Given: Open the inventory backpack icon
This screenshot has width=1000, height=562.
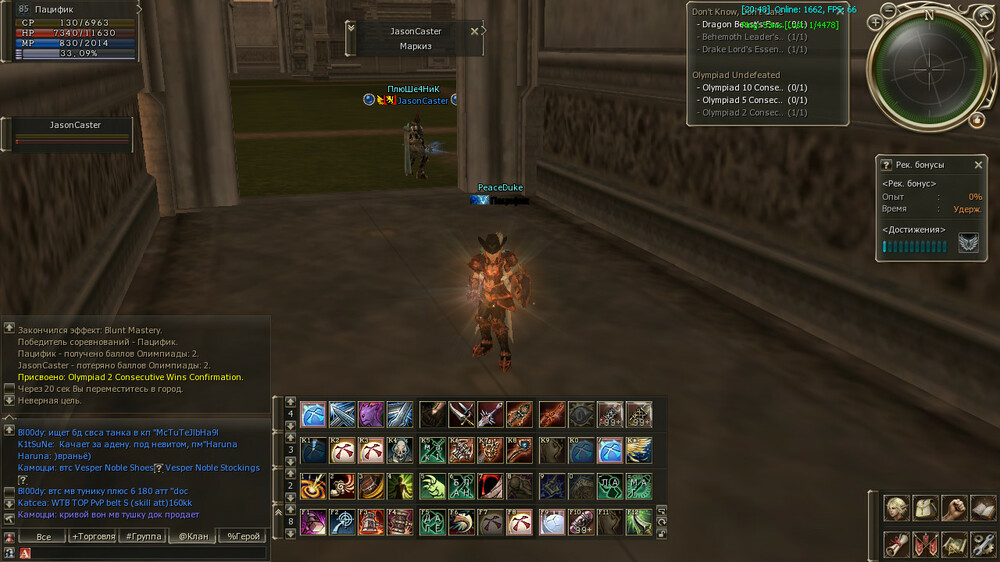Looking at the screenshot, I should [x=925, y=509].
